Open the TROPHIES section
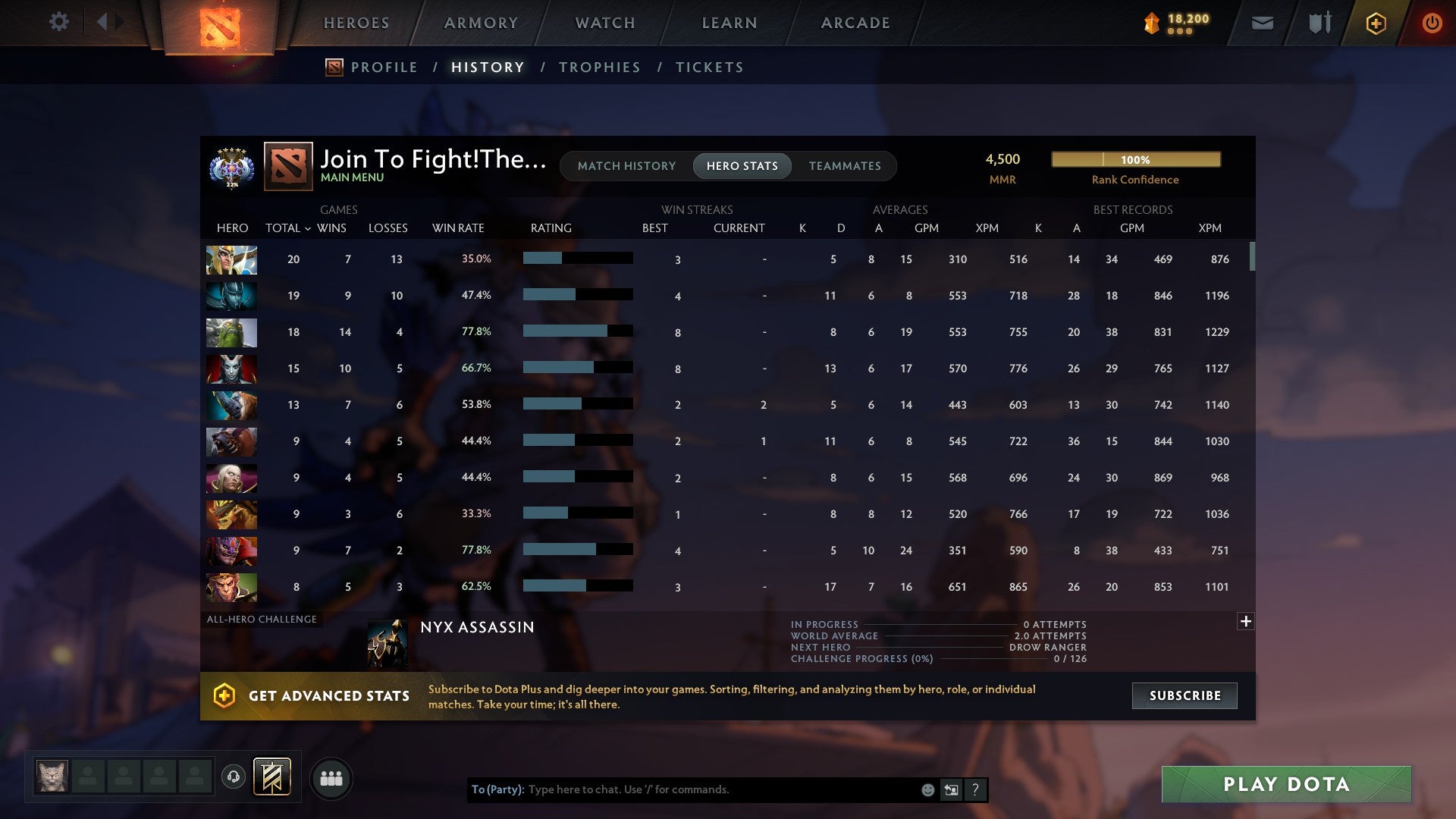The width and height of the screenshot is (1456, 819). [599, 67]
